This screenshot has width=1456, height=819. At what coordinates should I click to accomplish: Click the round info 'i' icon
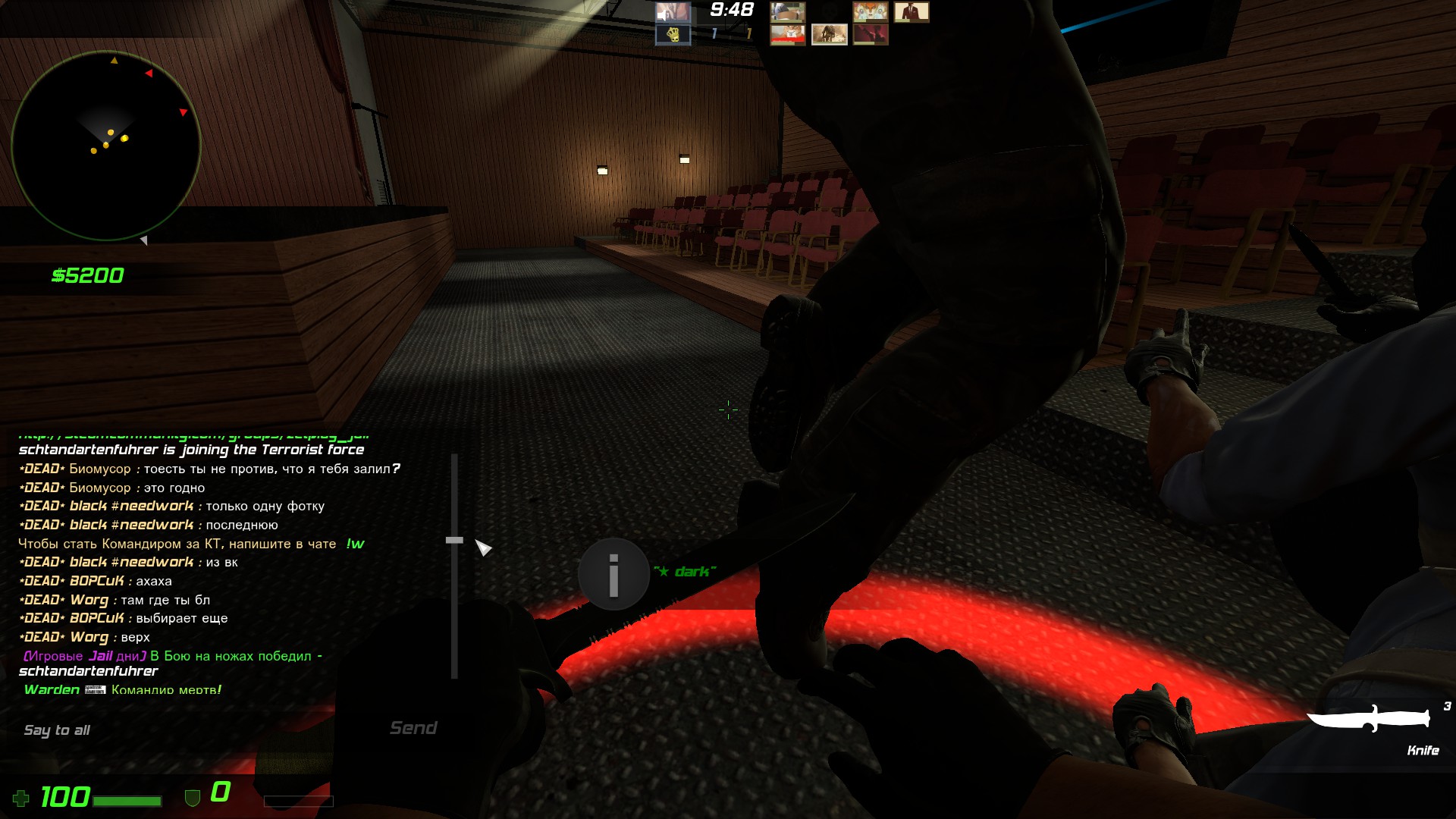[x=613, y=575]
